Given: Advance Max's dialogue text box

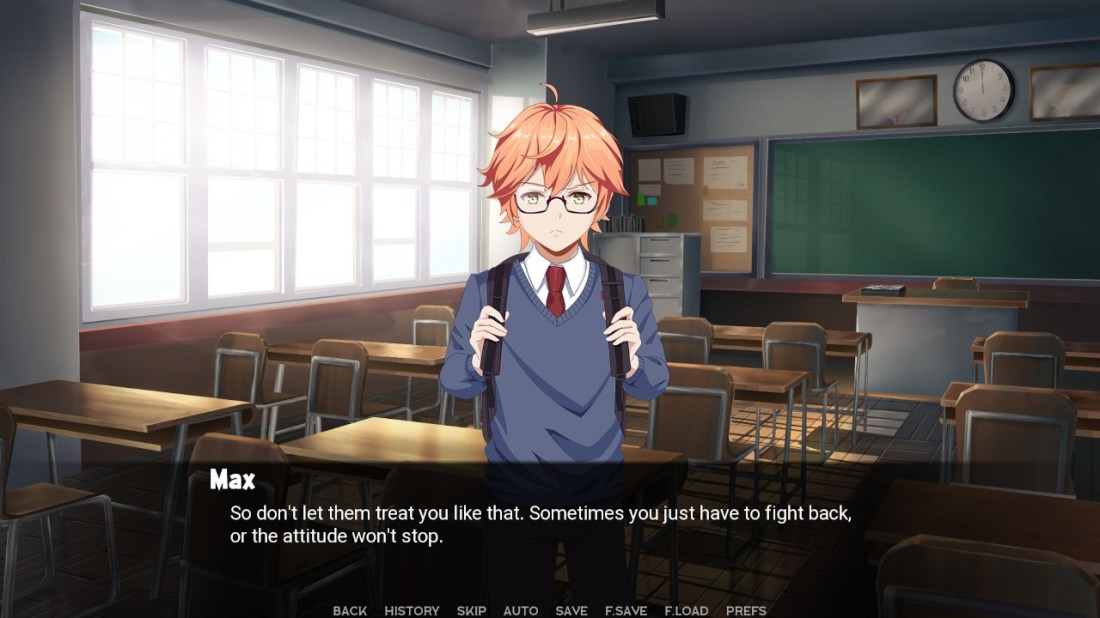Looking at the screenshot, I should (x=540, y=525).
